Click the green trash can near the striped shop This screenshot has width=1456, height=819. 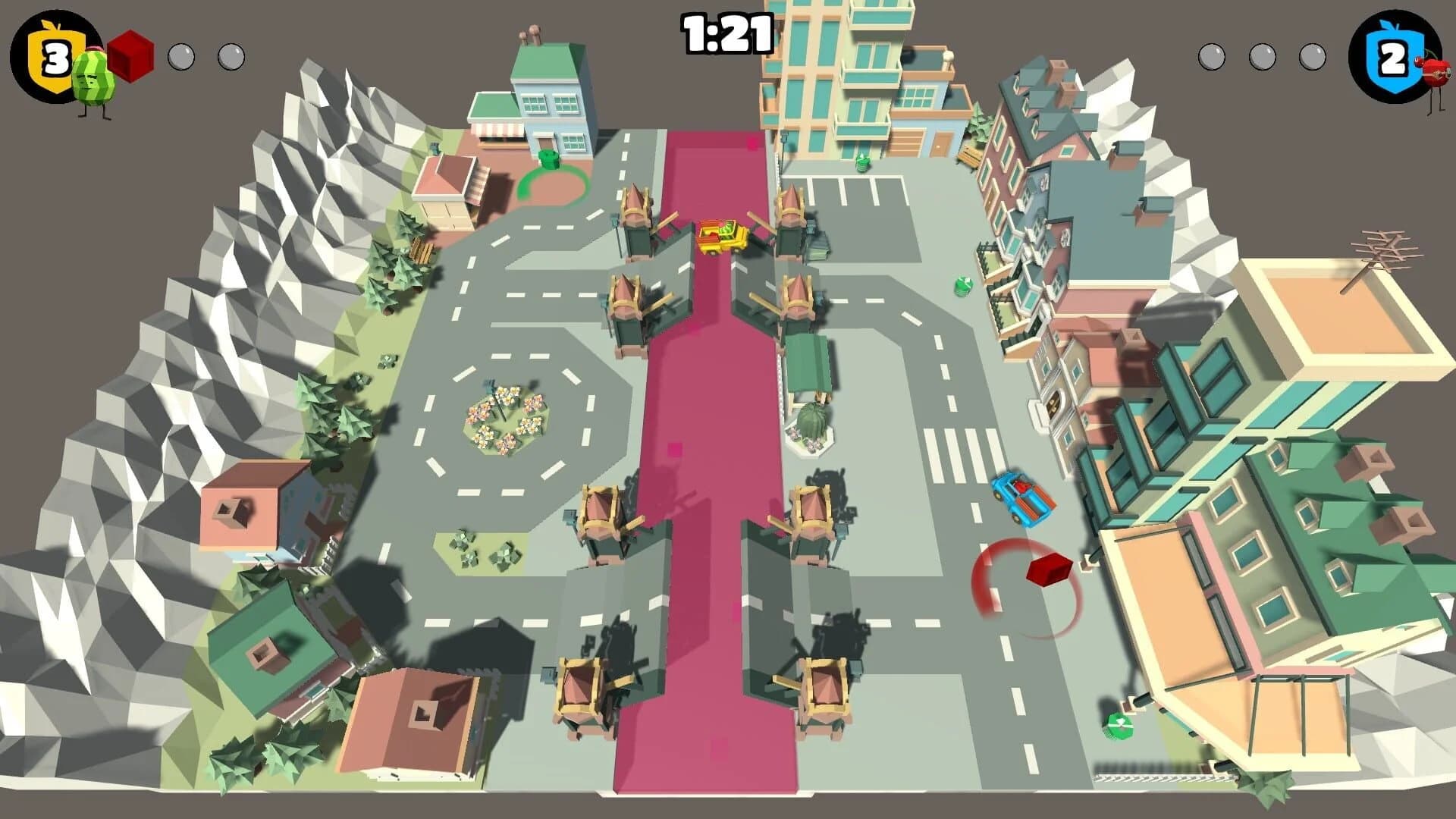click(x=547, y=159)
